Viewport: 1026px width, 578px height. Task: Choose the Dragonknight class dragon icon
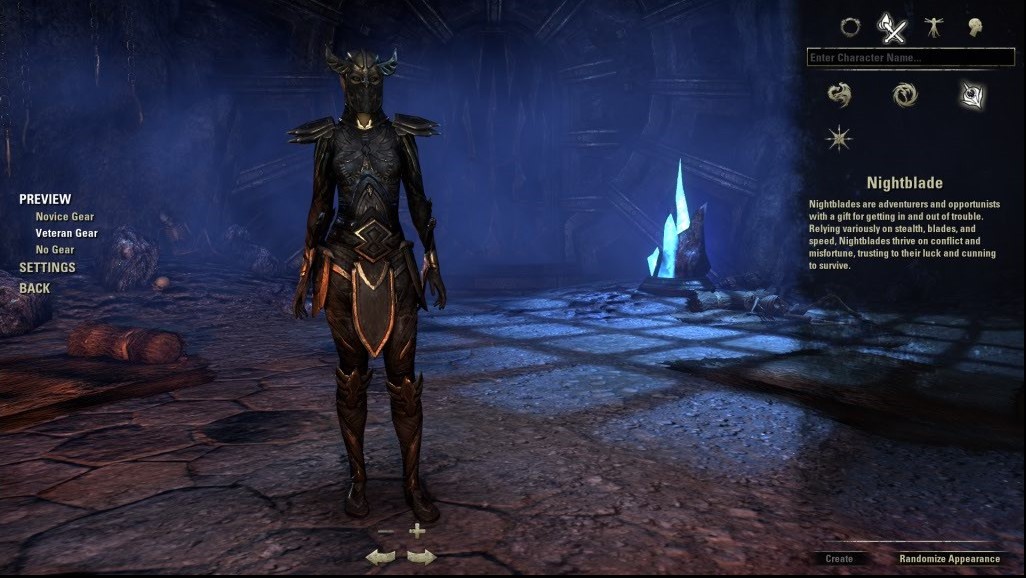(x=839, y=95)
